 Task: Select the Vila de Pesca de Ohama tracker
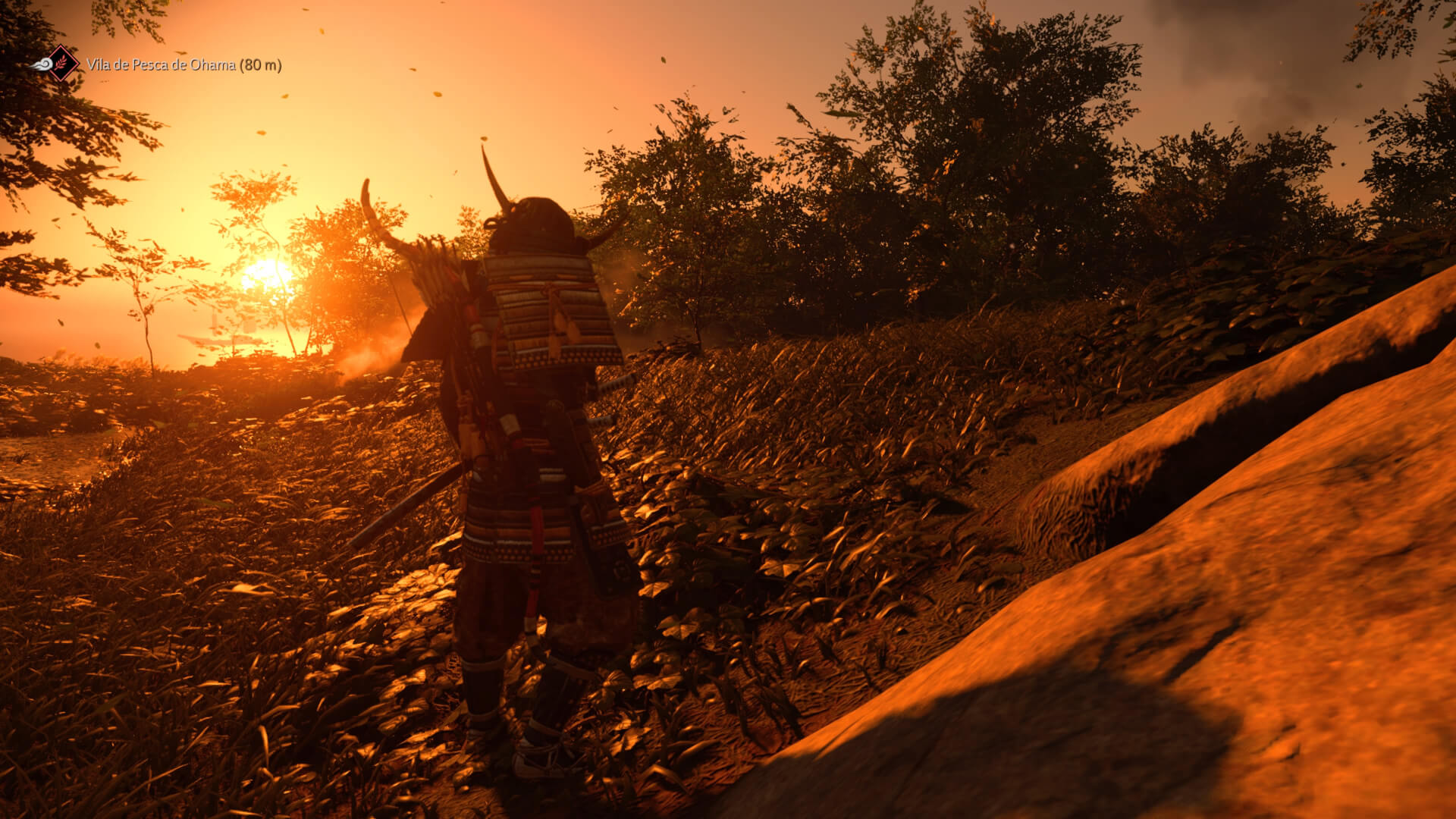[x=184, y=65]
